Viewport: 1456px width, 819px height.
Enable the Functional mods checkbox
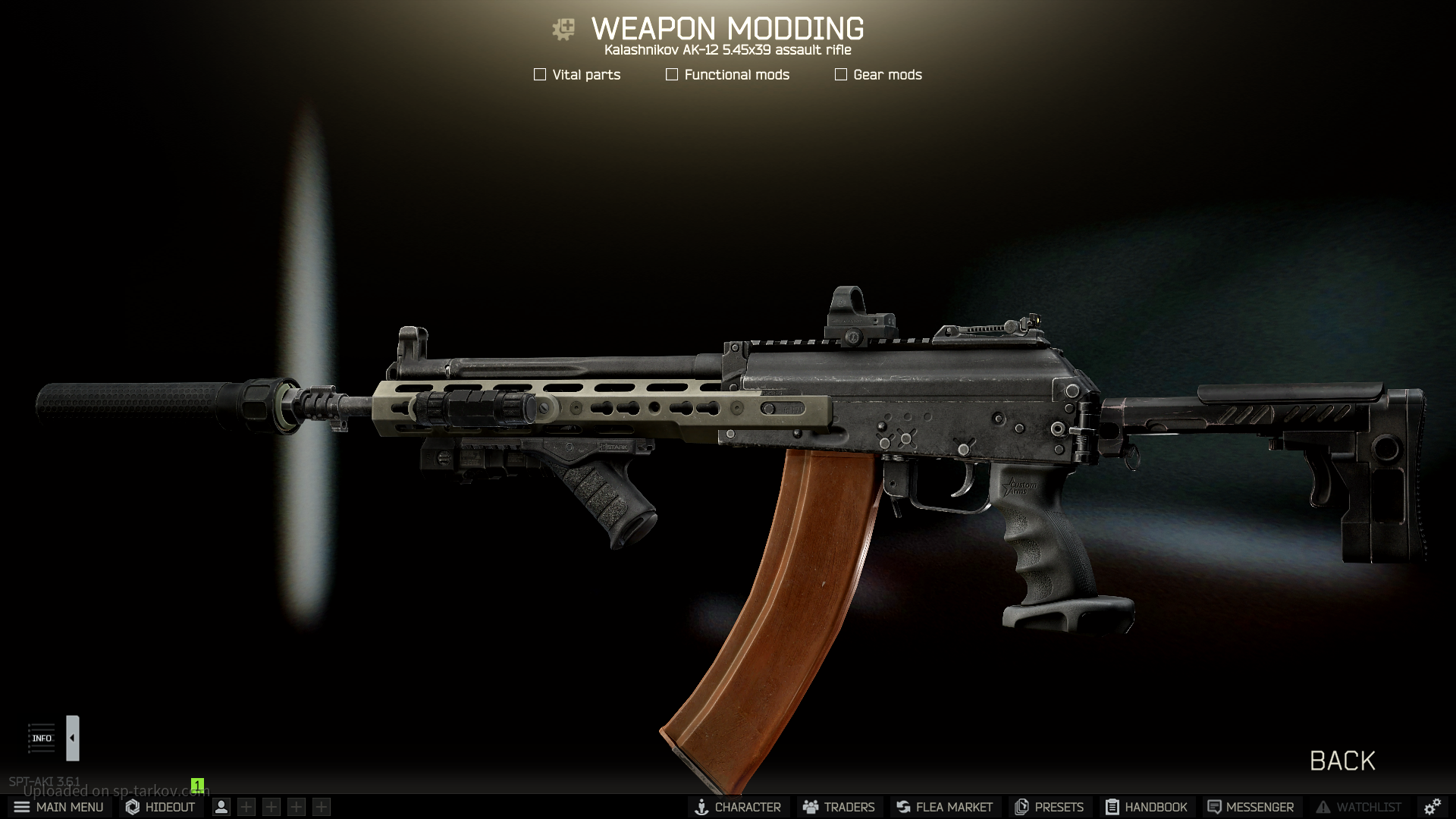[x=672, y=74]
